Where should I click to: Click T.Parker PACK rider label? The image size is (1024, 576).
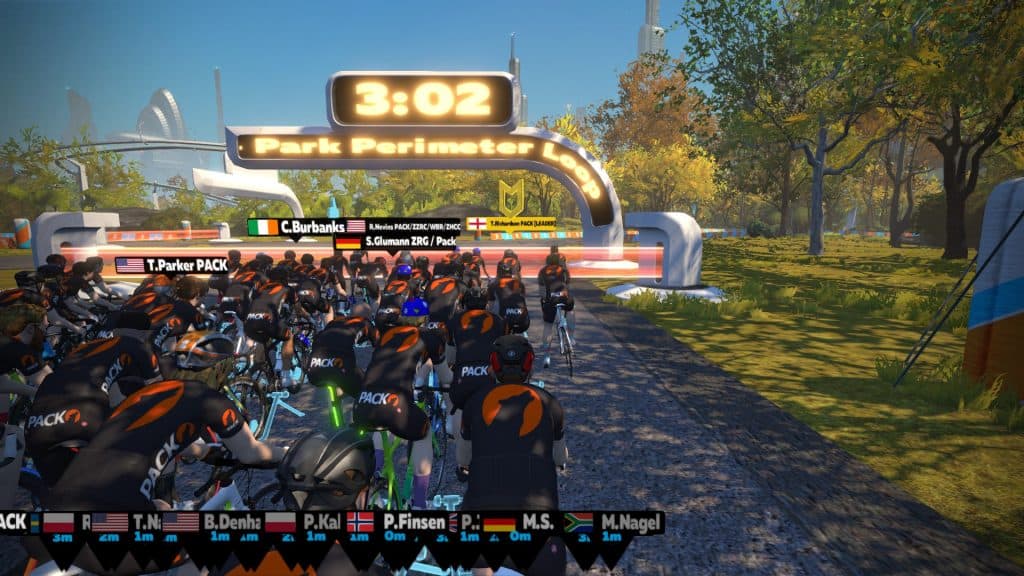pyautogui.click(x=172, y=265)
